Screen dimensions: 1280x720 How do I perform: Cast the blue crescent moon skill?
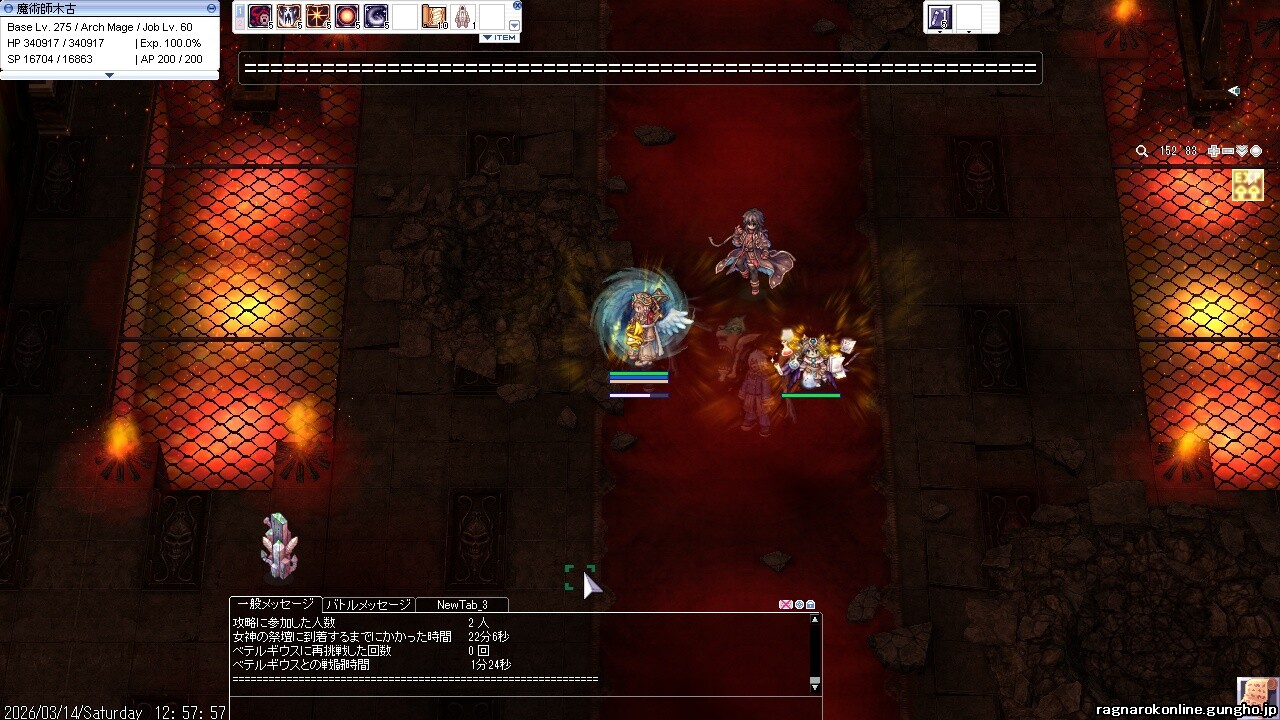[376, 16]
